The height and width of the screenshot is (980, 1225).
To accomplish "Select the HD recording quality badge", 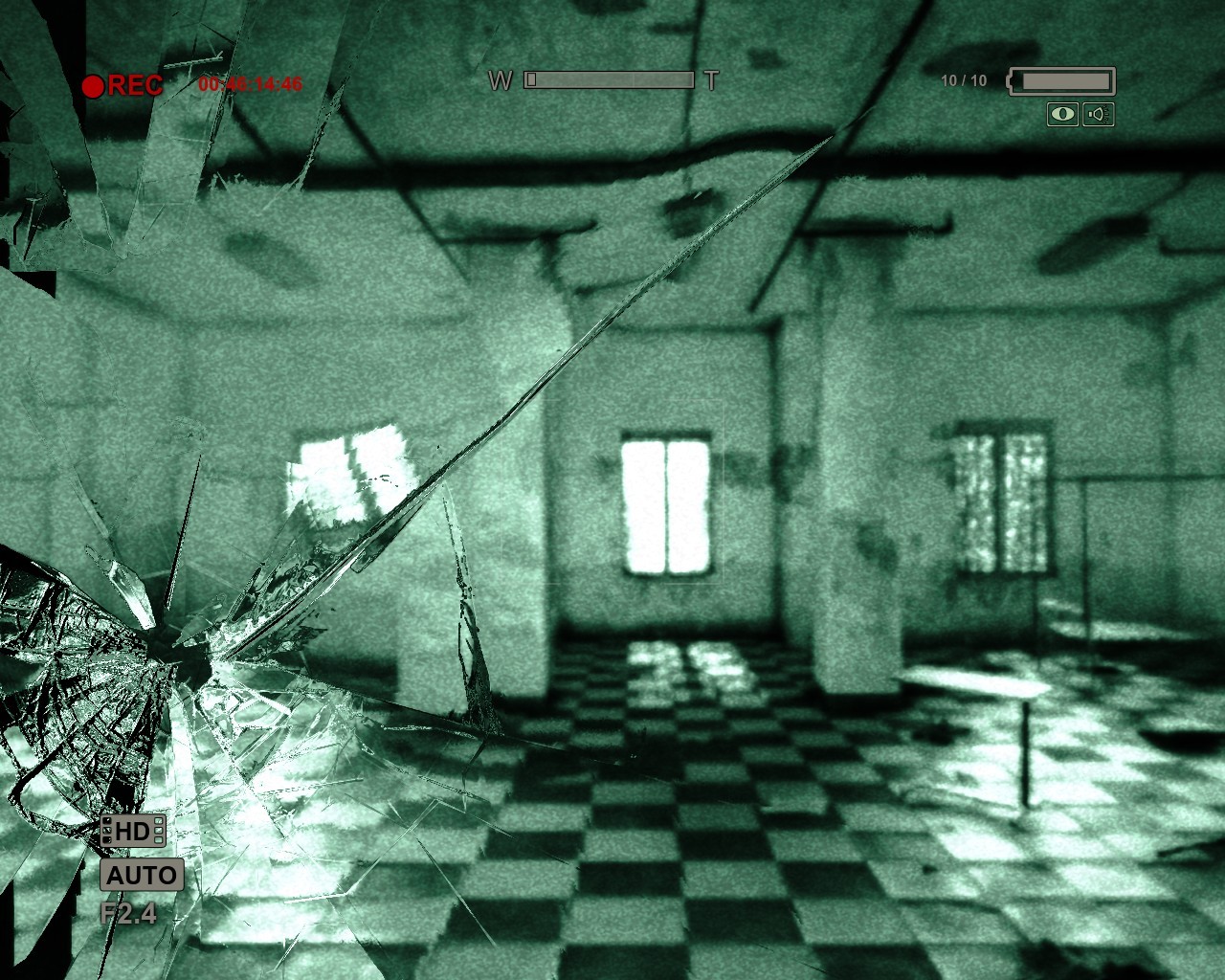I will [133, 831].
